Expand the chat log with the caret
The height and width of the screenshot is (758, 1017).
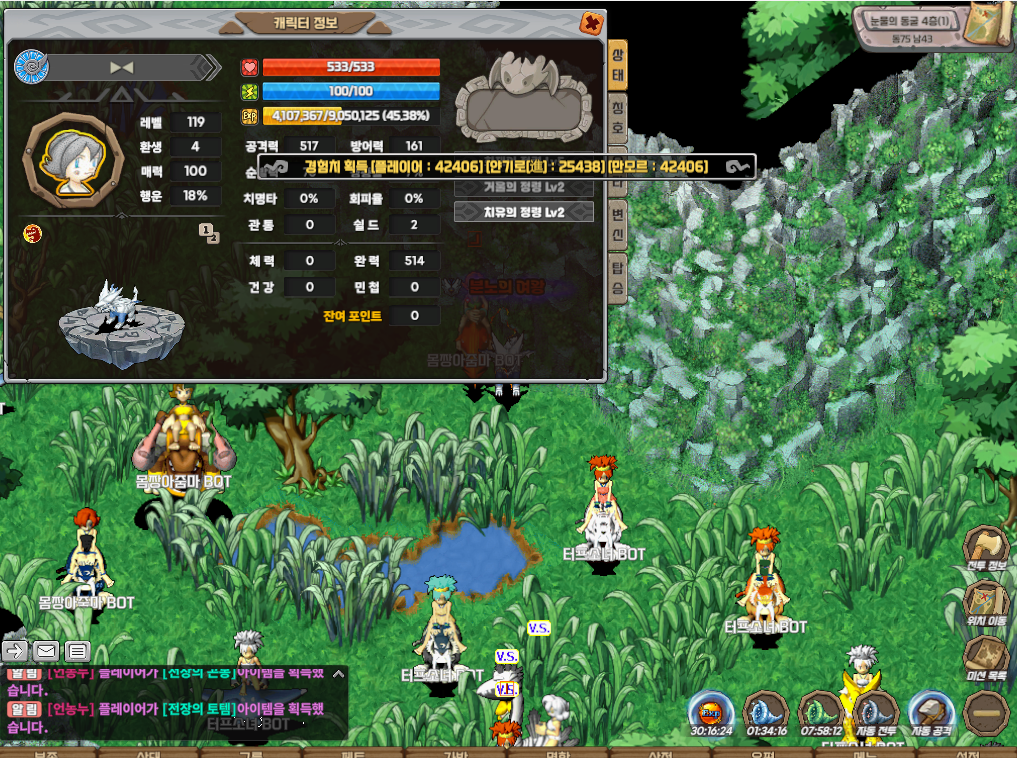point(337,674)
